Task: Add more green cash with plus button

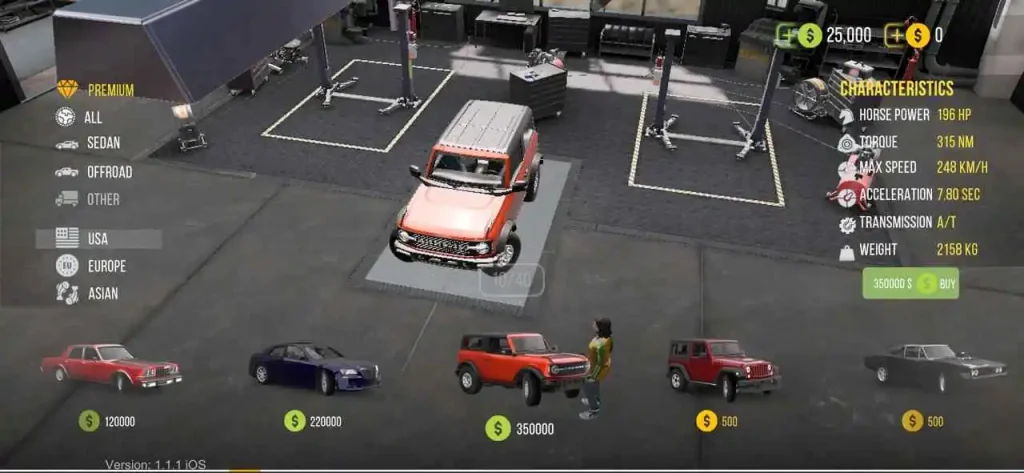Action: pyautogui.click(x=787, y=35)
